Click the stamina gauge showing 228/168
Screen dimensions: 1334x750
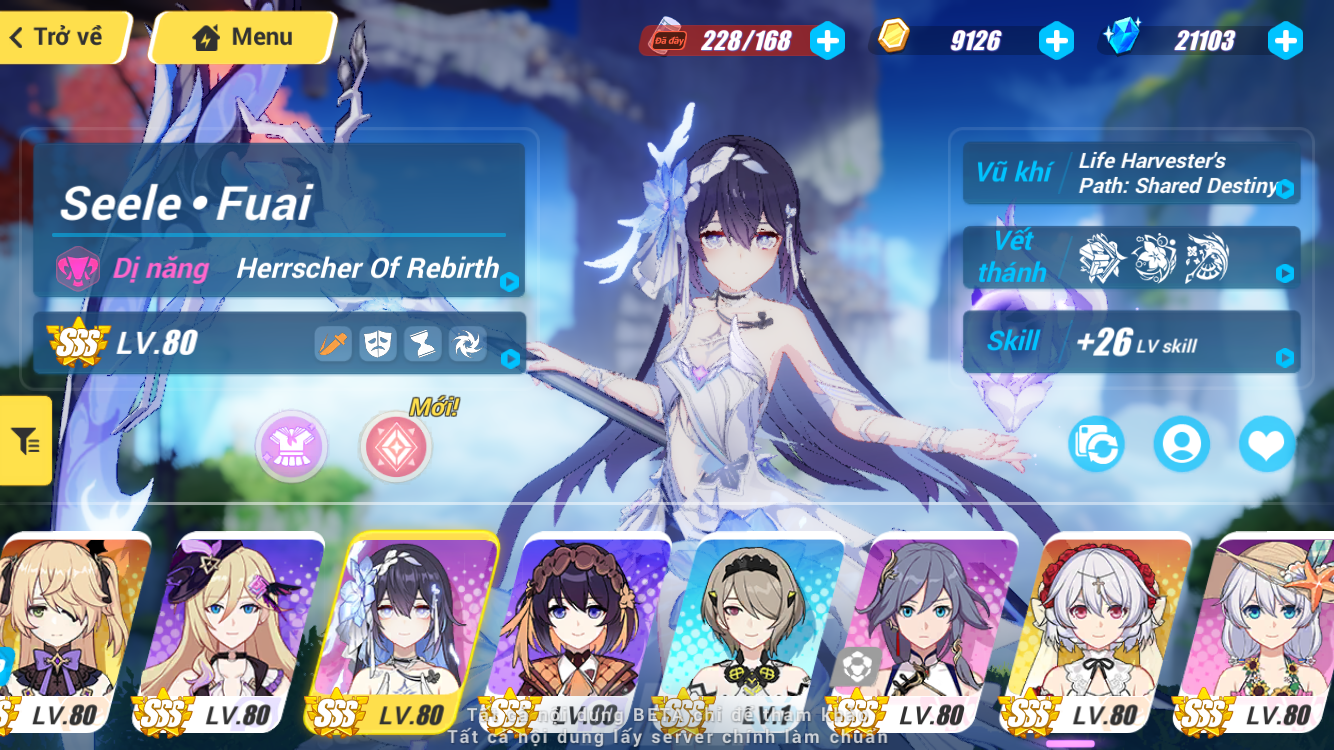pyautogui.click(x=745, y=41)
